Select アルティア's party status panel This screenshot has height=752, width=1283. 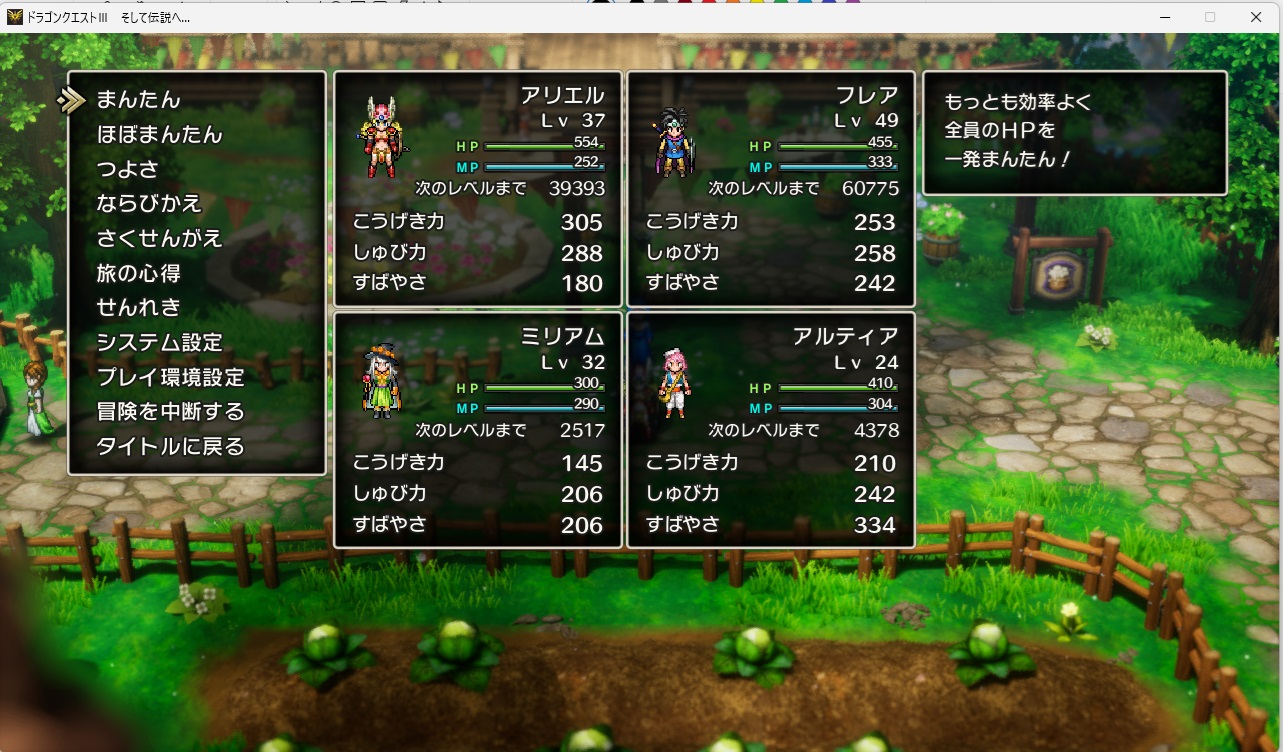pyautogui.click(x=771, y=430)
